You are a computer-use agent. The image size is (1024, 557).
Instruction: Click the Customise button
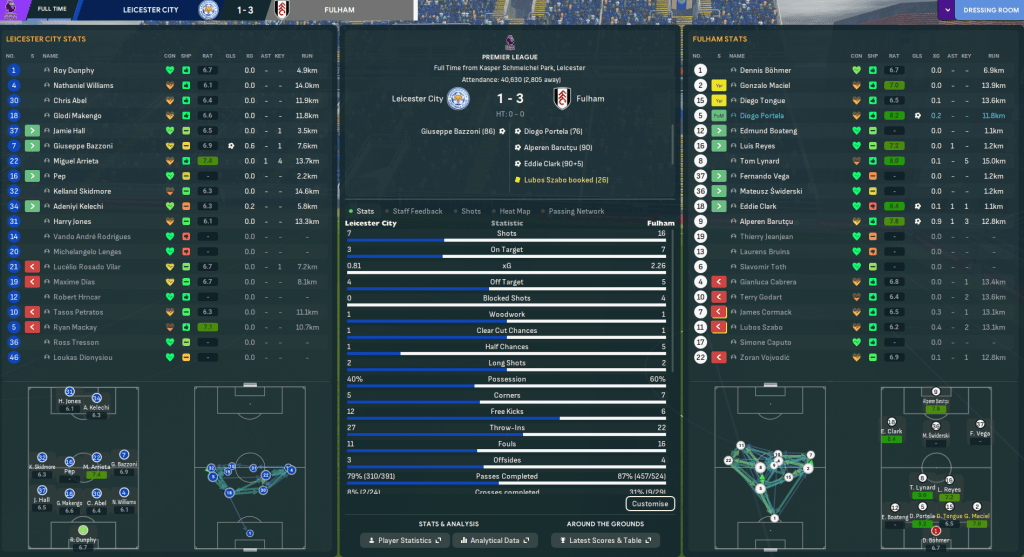pos(649,504)
